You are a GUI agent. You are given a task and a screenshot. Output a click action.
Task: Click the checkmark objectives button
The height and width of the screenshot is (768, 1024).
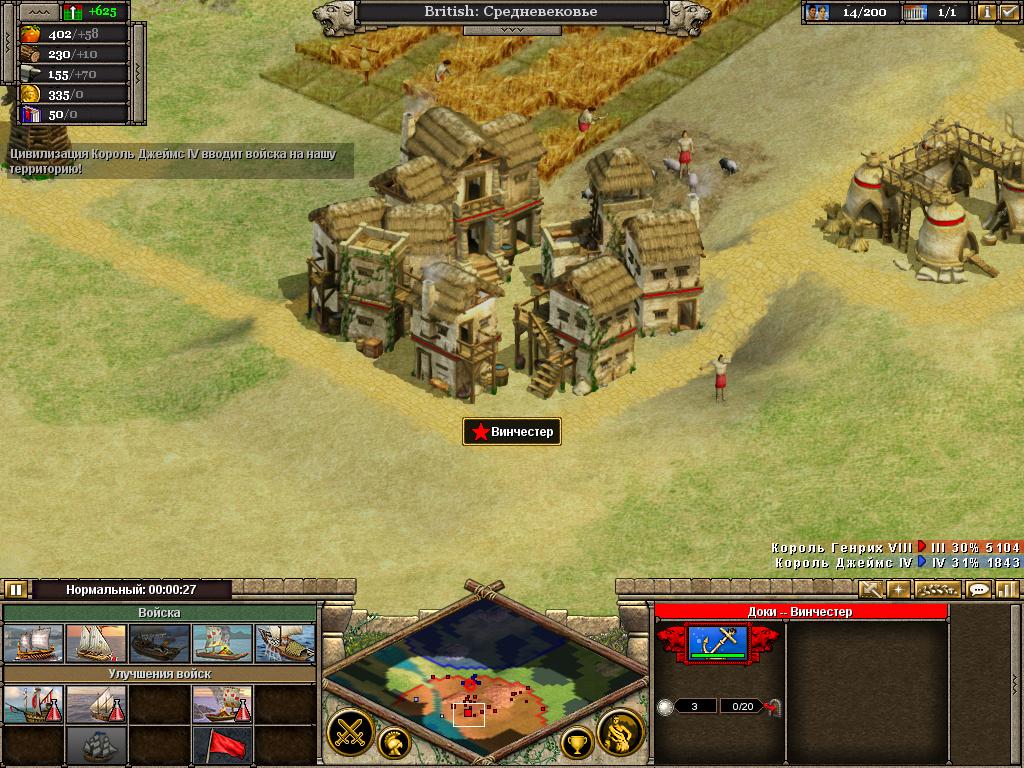coord(1008,13)
